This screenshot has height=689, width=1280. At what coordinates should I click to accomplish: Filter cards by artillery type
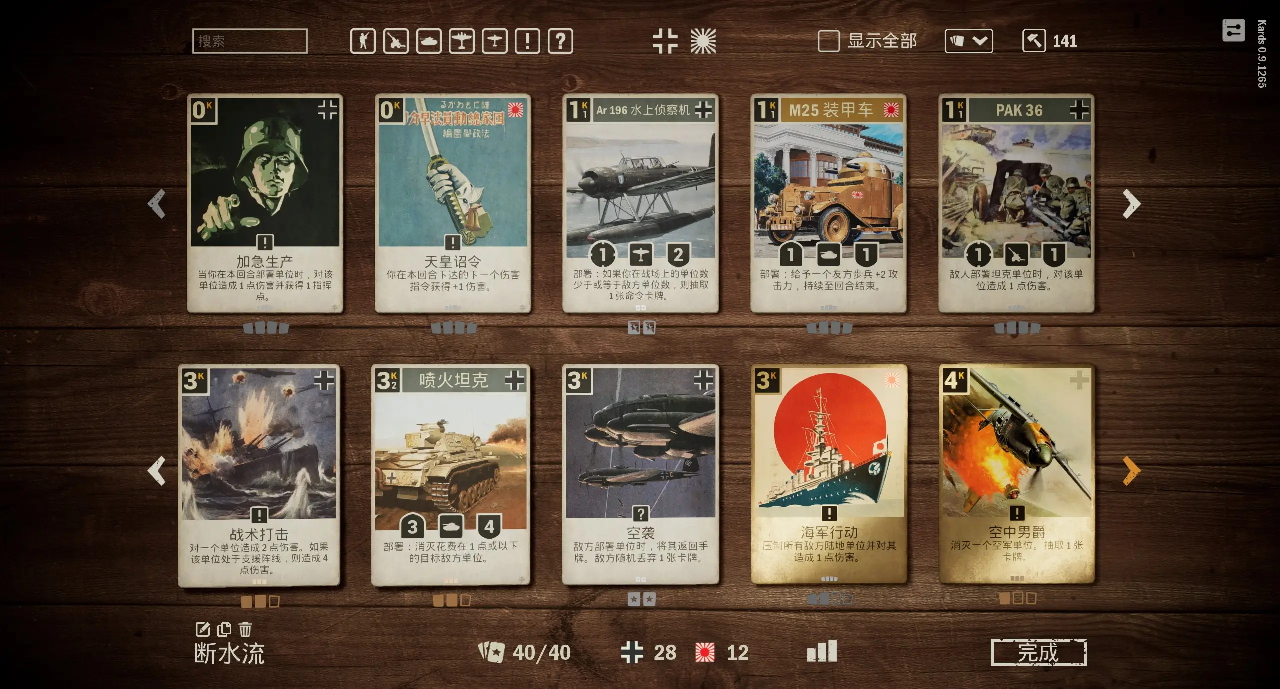click(x=396, y=41)
